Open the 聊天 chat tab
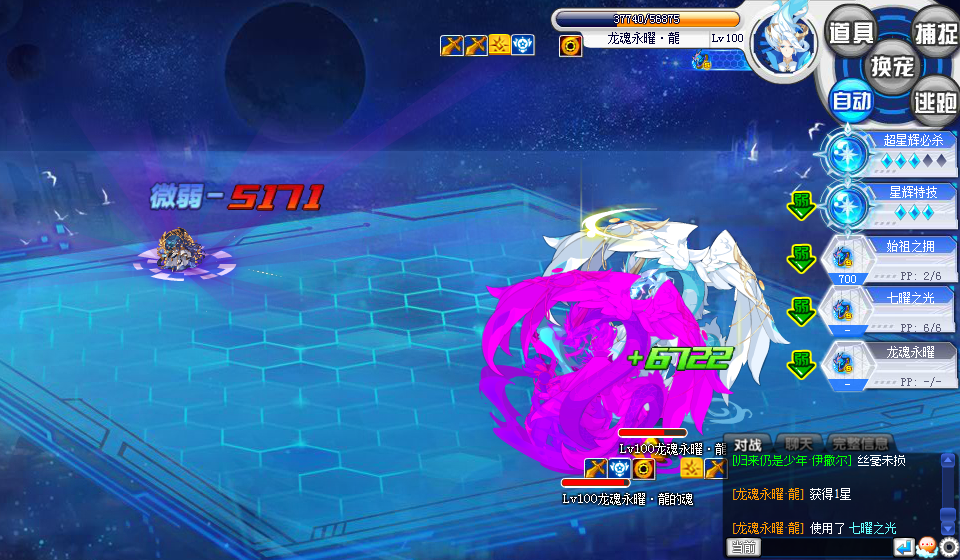Viewport: 960px width, 560px height. click(x=798, y=444)
